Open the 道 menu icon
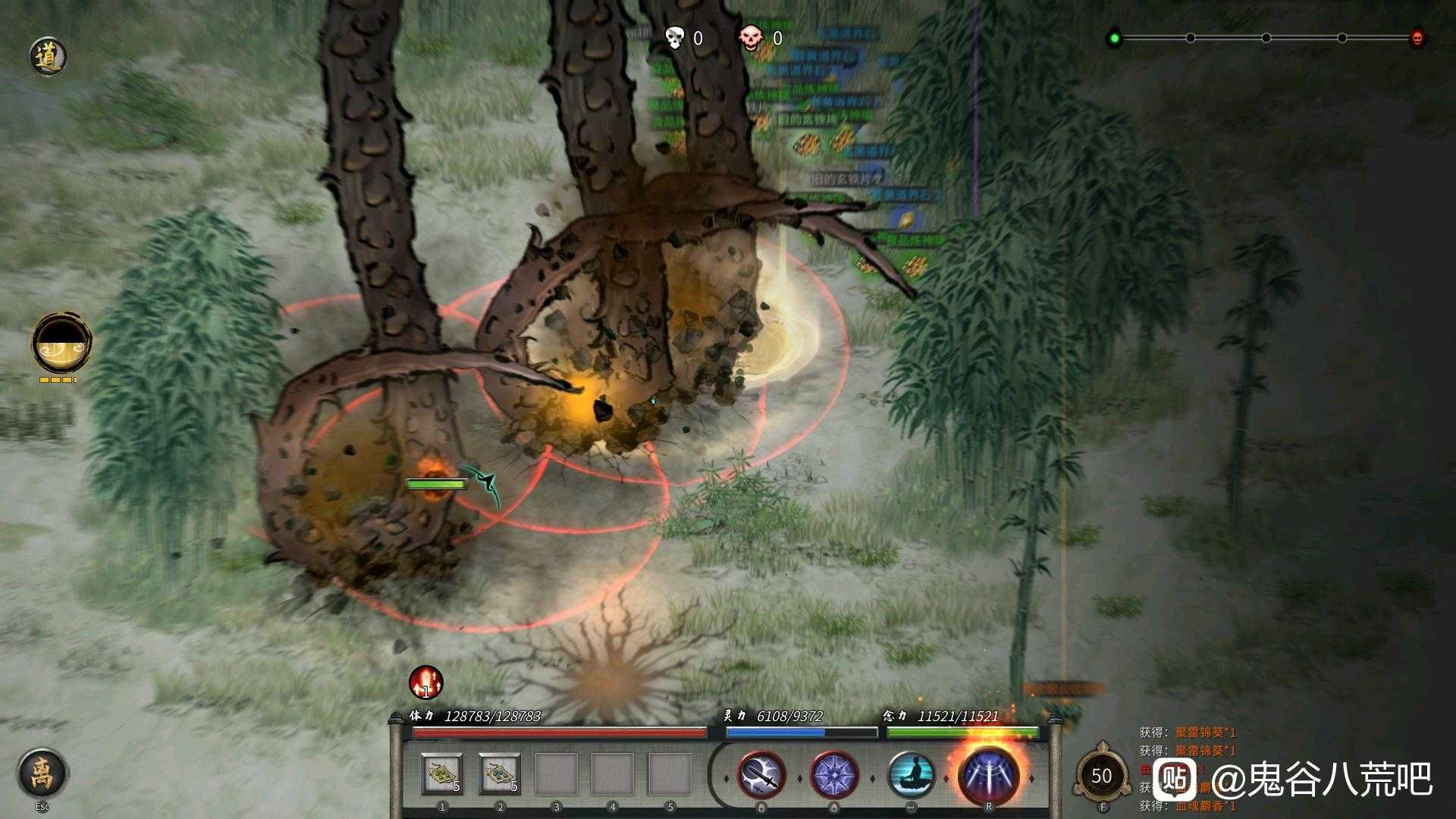The height and width of the screenshot is (819, 1456). point(49,57)
